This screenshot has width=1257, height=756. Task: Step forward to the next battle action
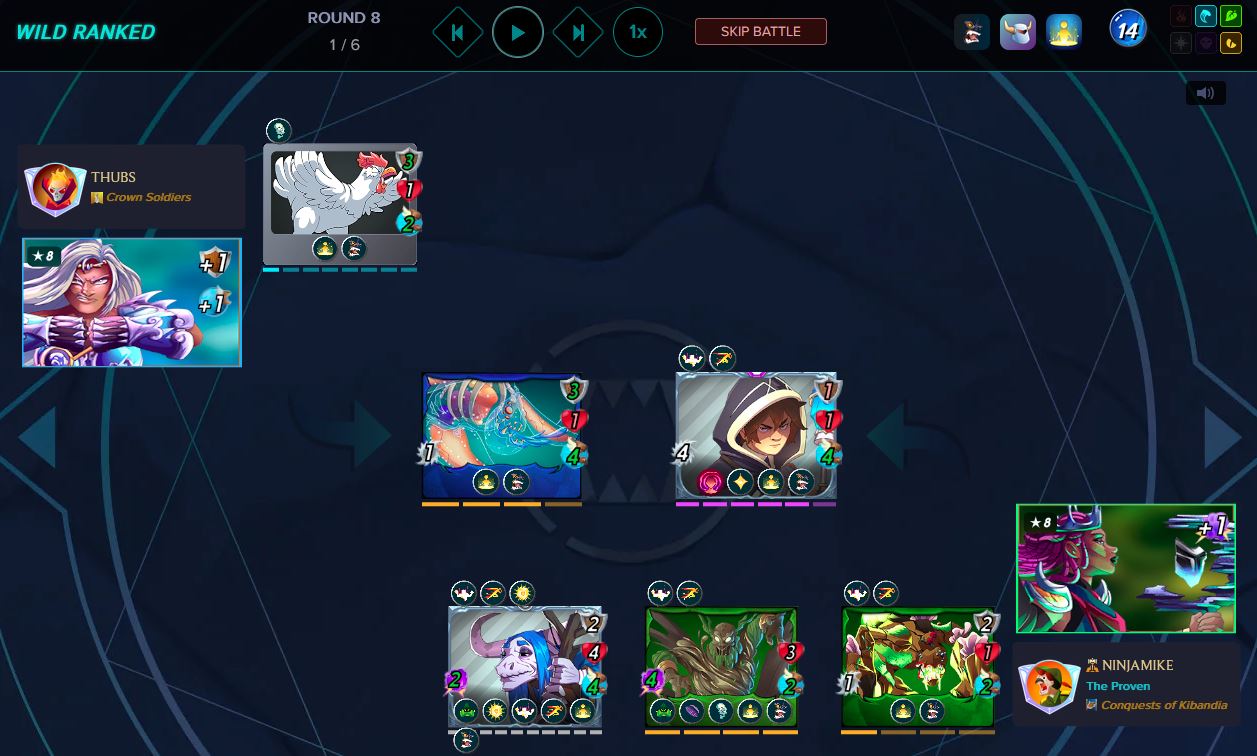pyautogui.click(x=578, y=32)
